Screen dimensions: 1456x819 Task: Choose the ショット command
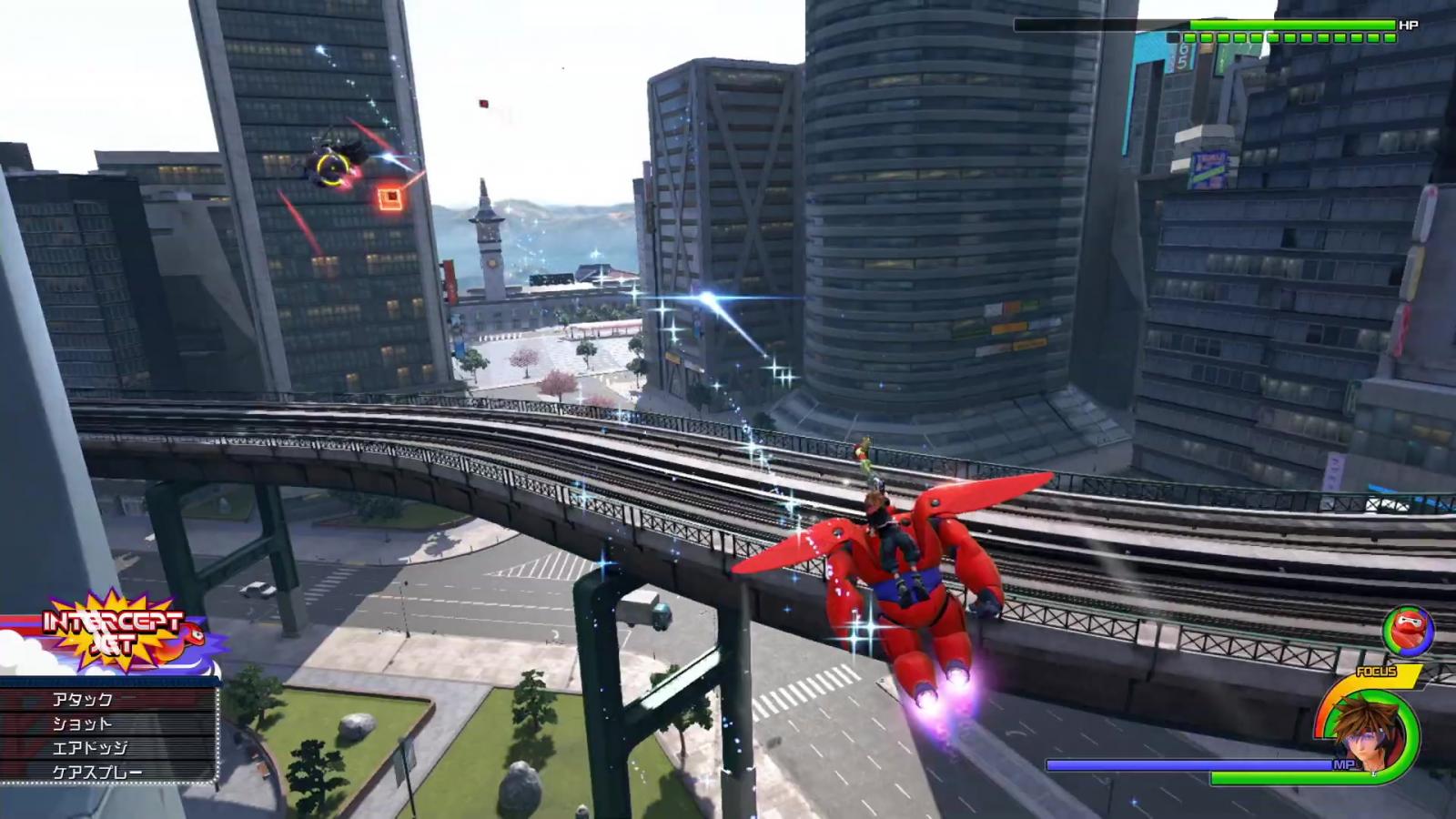[108, 723]
